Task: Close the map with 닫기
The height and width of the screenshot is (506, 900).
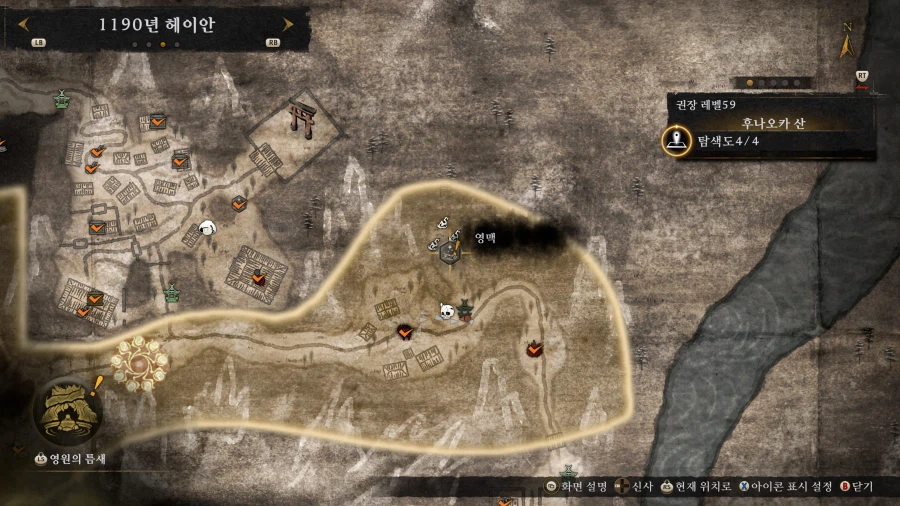Action: click(x=856, y=487)
